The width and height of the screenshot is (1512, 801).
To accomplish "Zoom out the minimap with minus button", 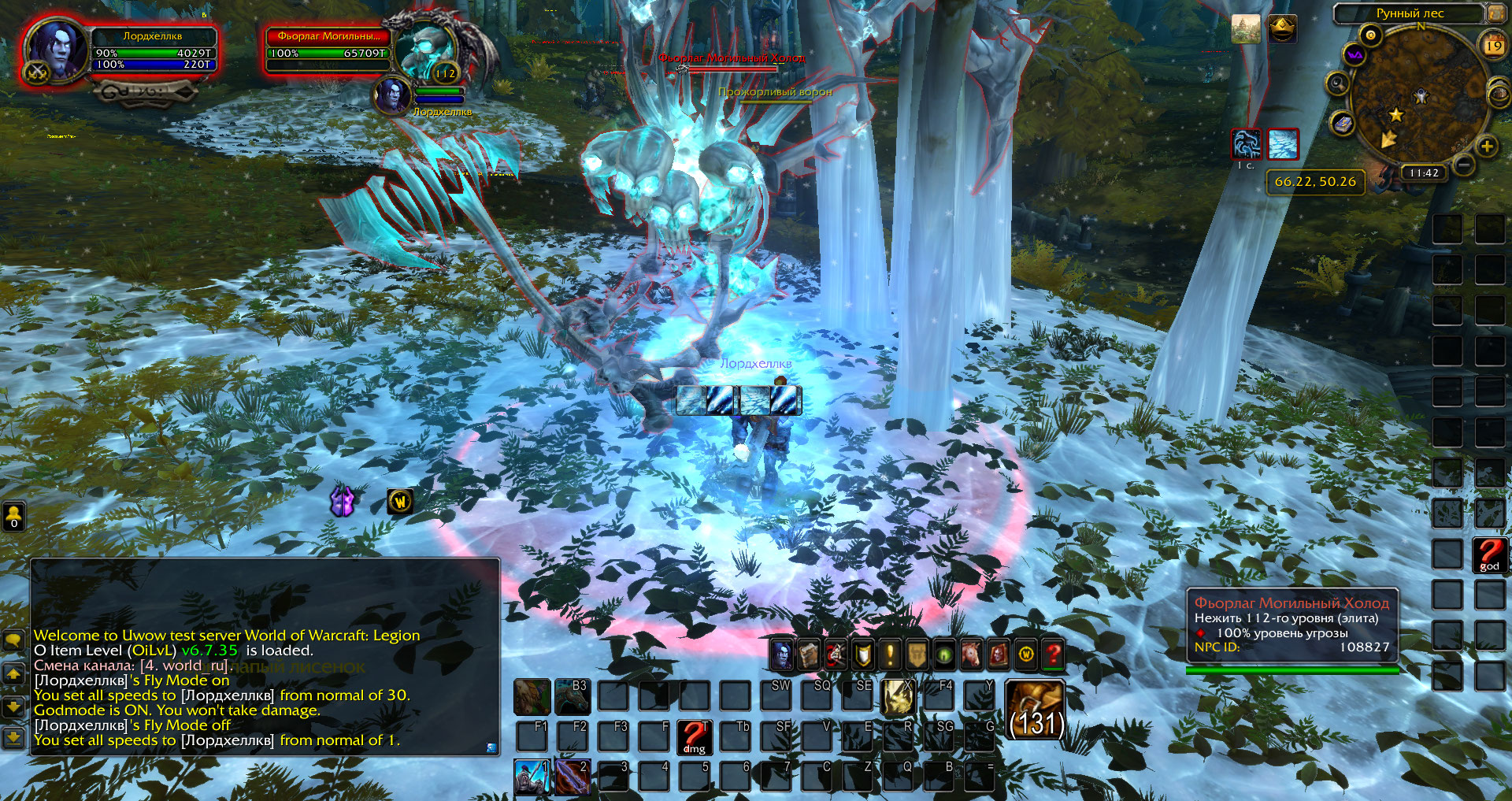I will pyautogui.click(x=1463, y=165).
